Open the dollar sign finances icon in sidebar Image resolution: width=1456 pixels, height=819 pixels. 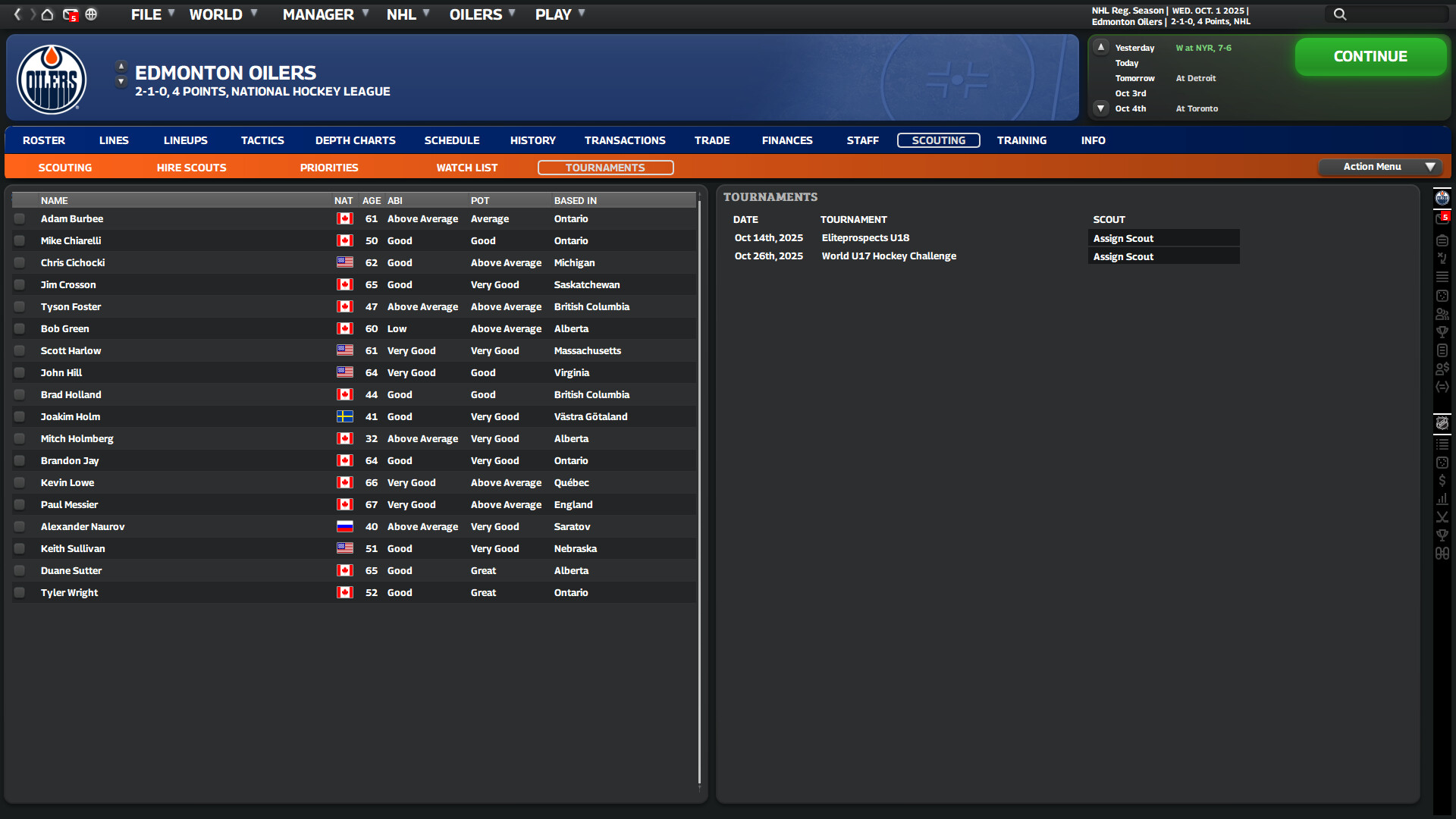[x=1443, y=480]
